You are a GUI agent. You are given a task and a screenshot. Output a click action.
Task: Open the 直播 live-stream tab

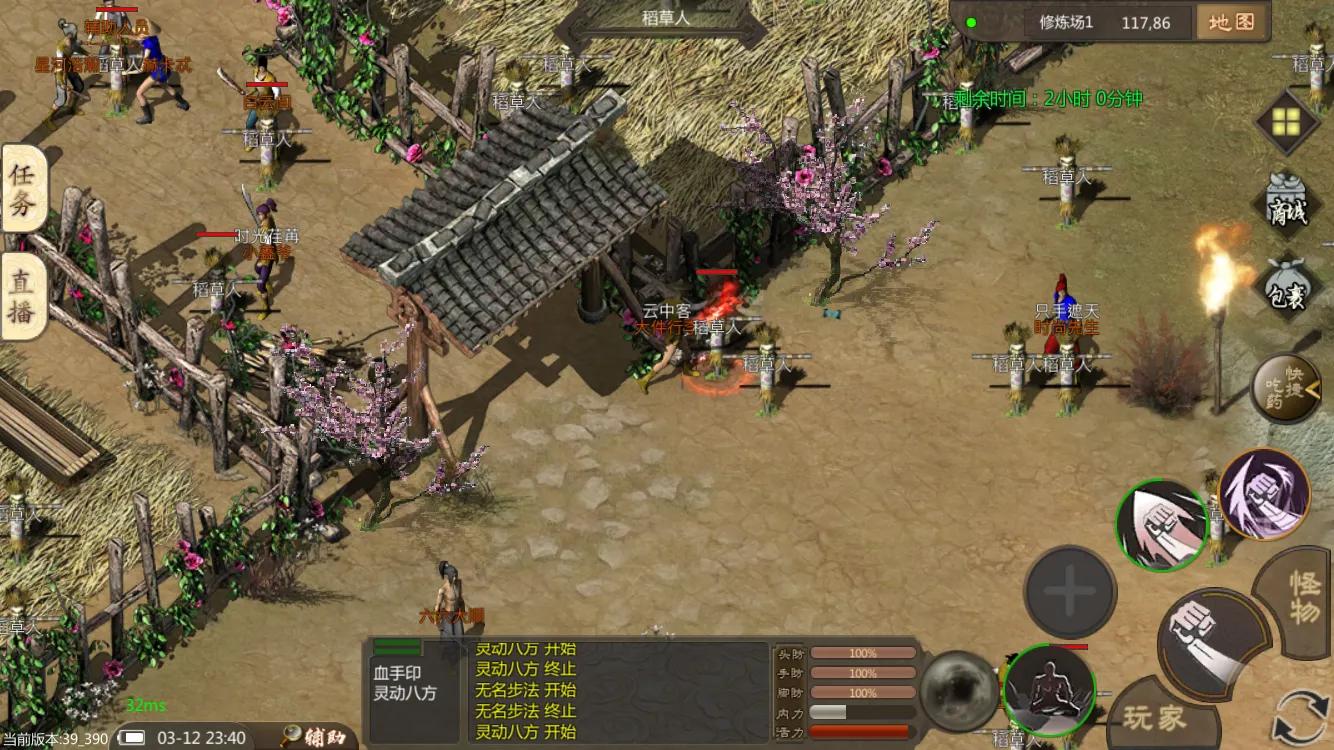(x=22, y=290)
